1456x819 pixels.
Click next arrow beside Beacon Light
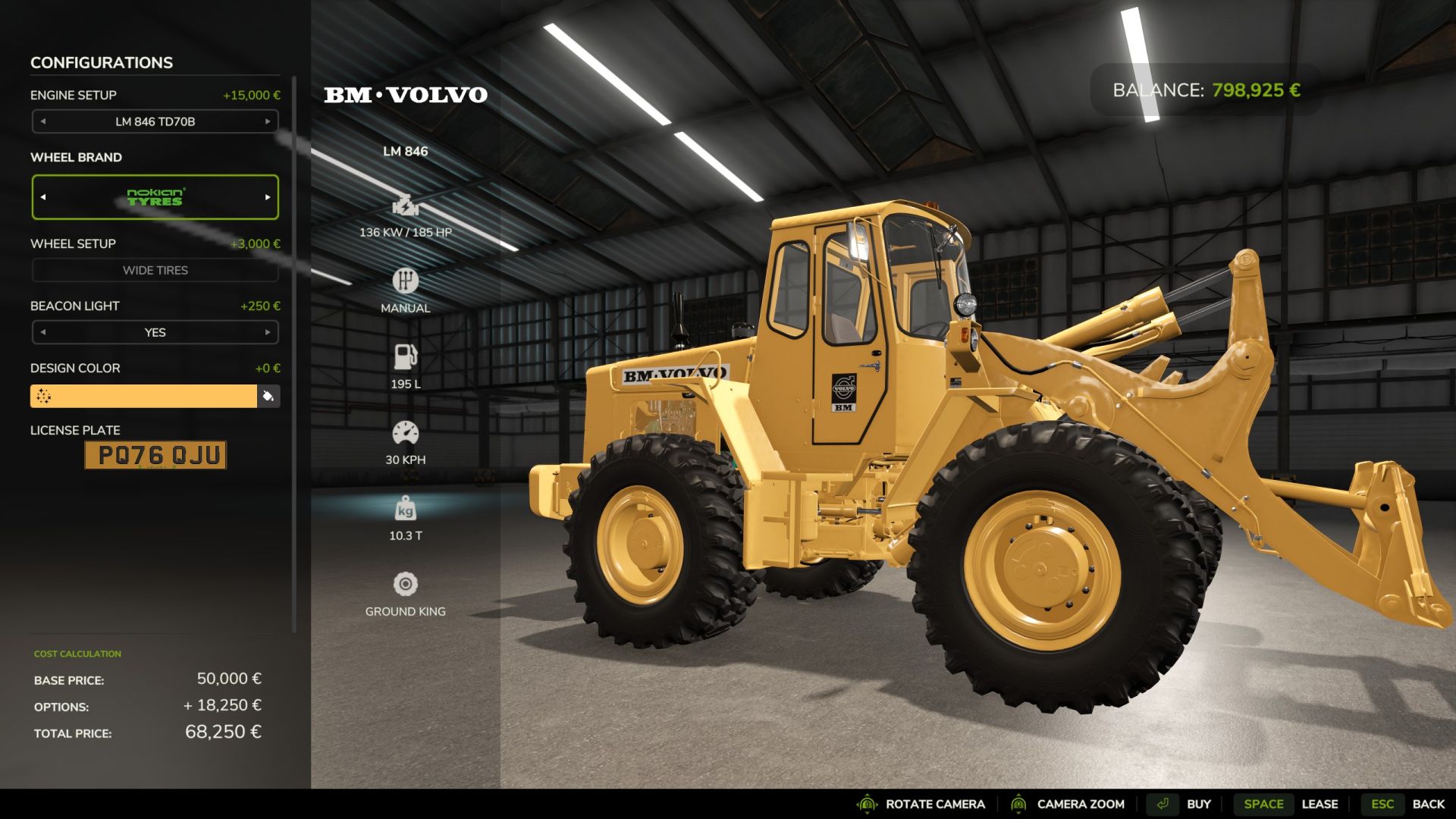tap(267, 332)
